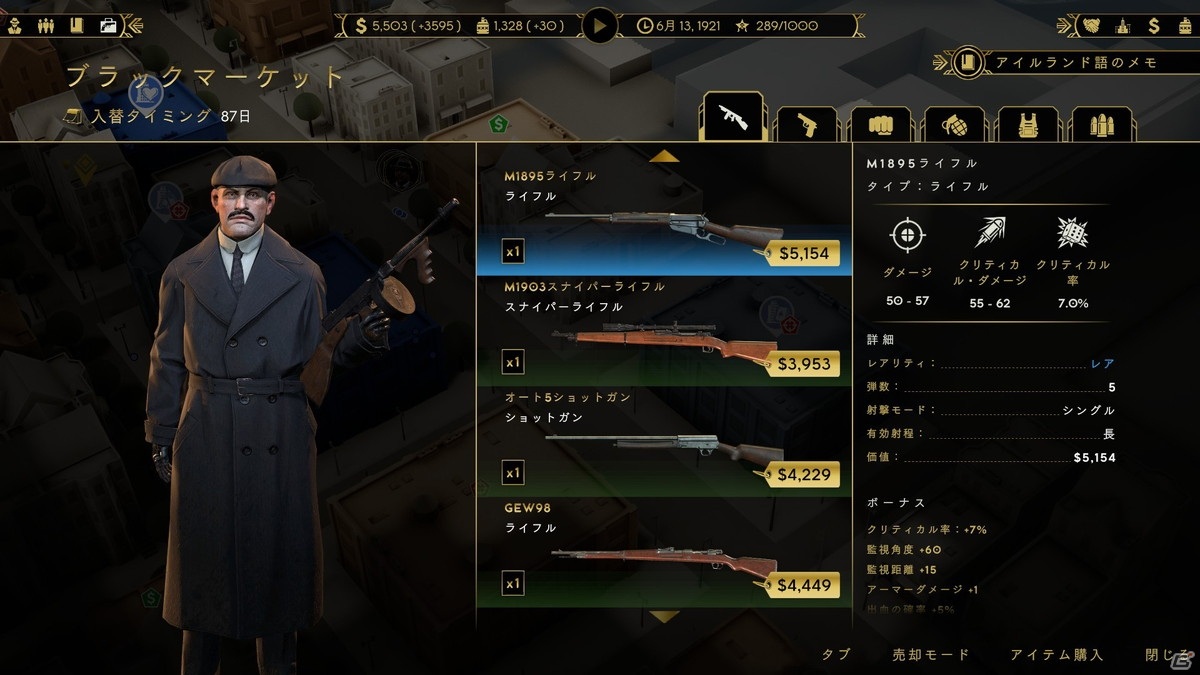Viewport: 1200px width, 675px height.
Task: Activate the sell mode (売却モード) button
Action: (931, 655)
